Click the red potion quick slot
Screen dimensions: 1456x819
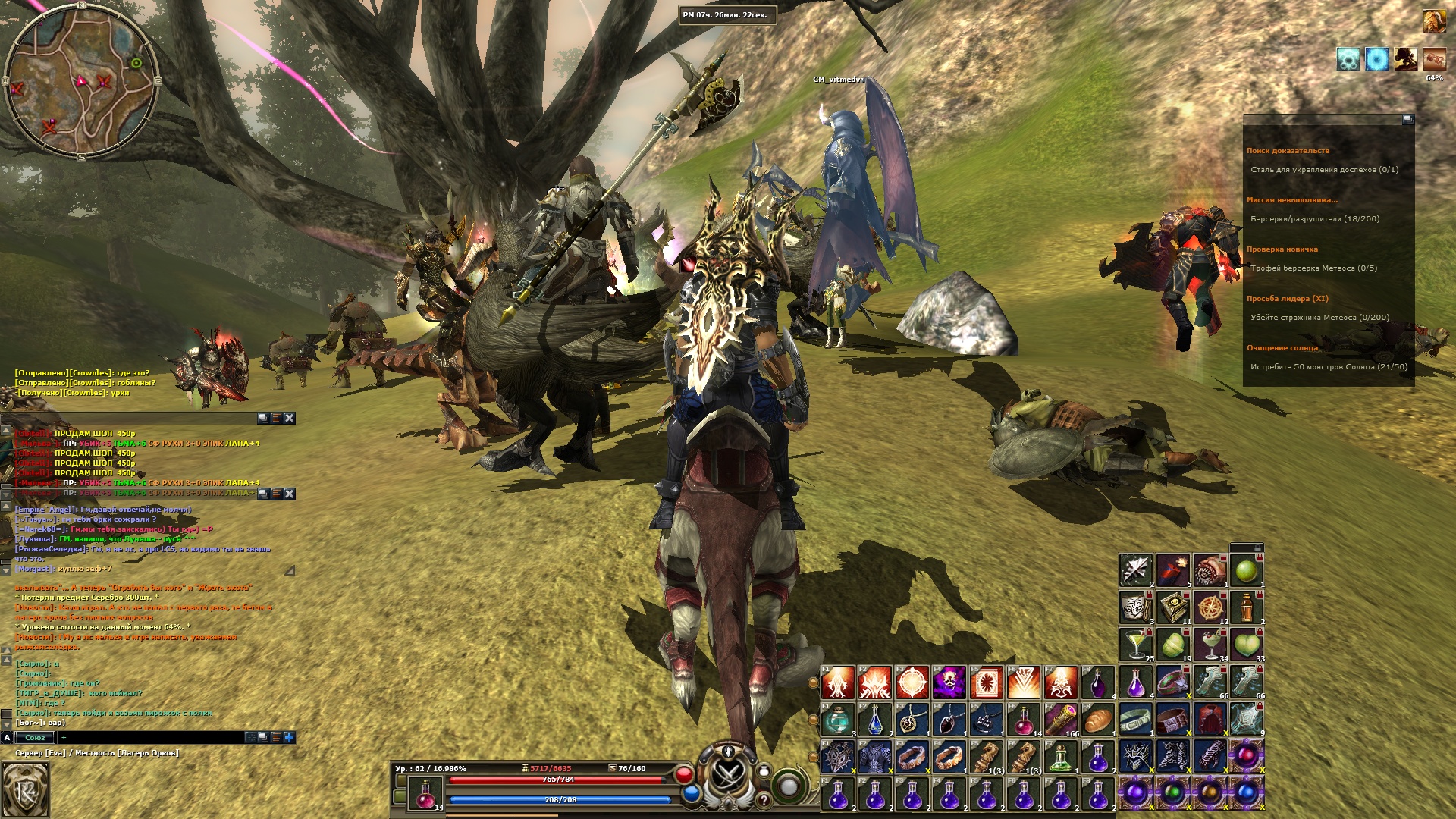coord(424,792)
